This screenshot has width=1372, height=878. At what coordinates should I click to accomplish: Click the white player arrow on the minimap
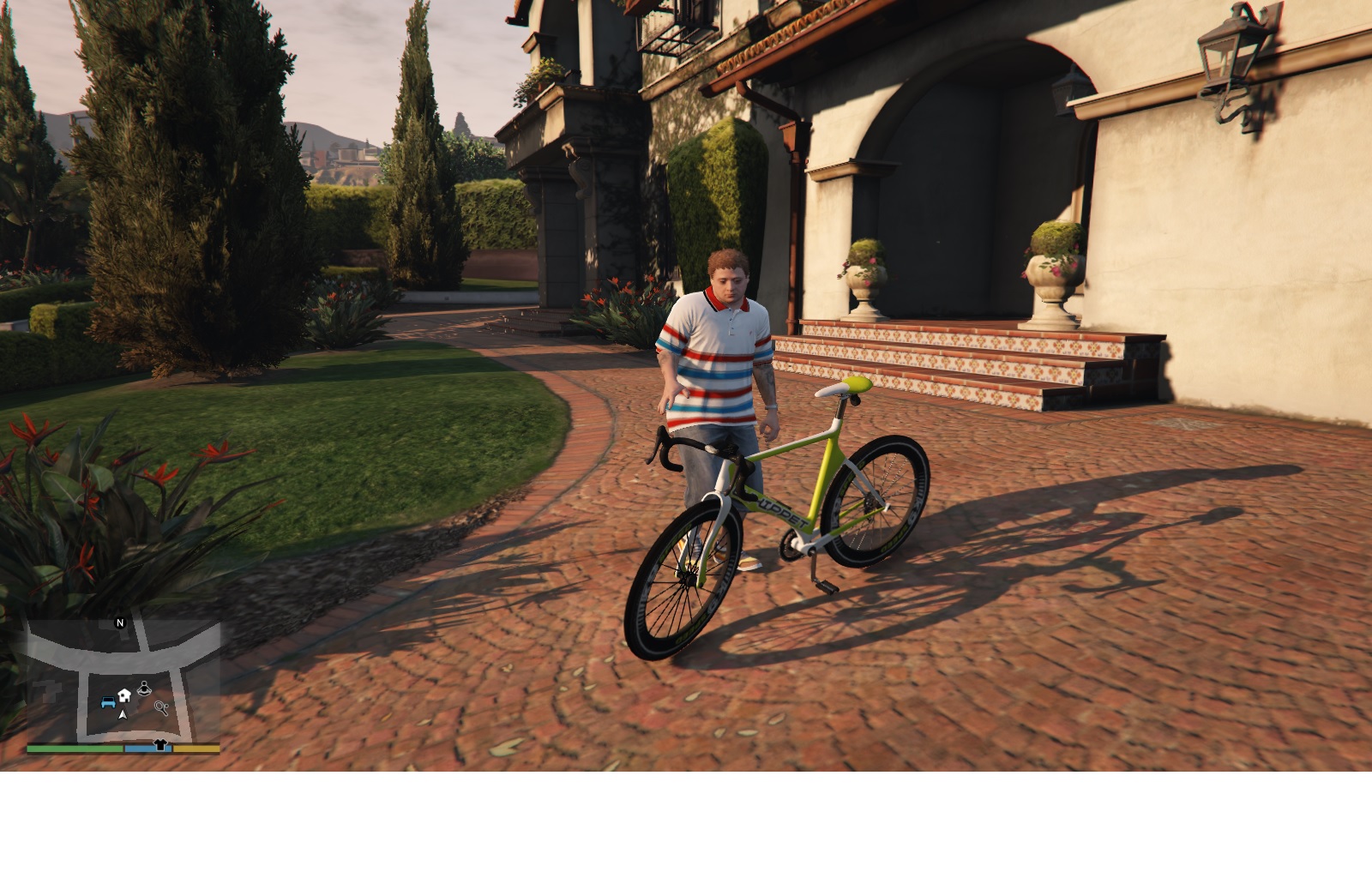coord(123,714)
